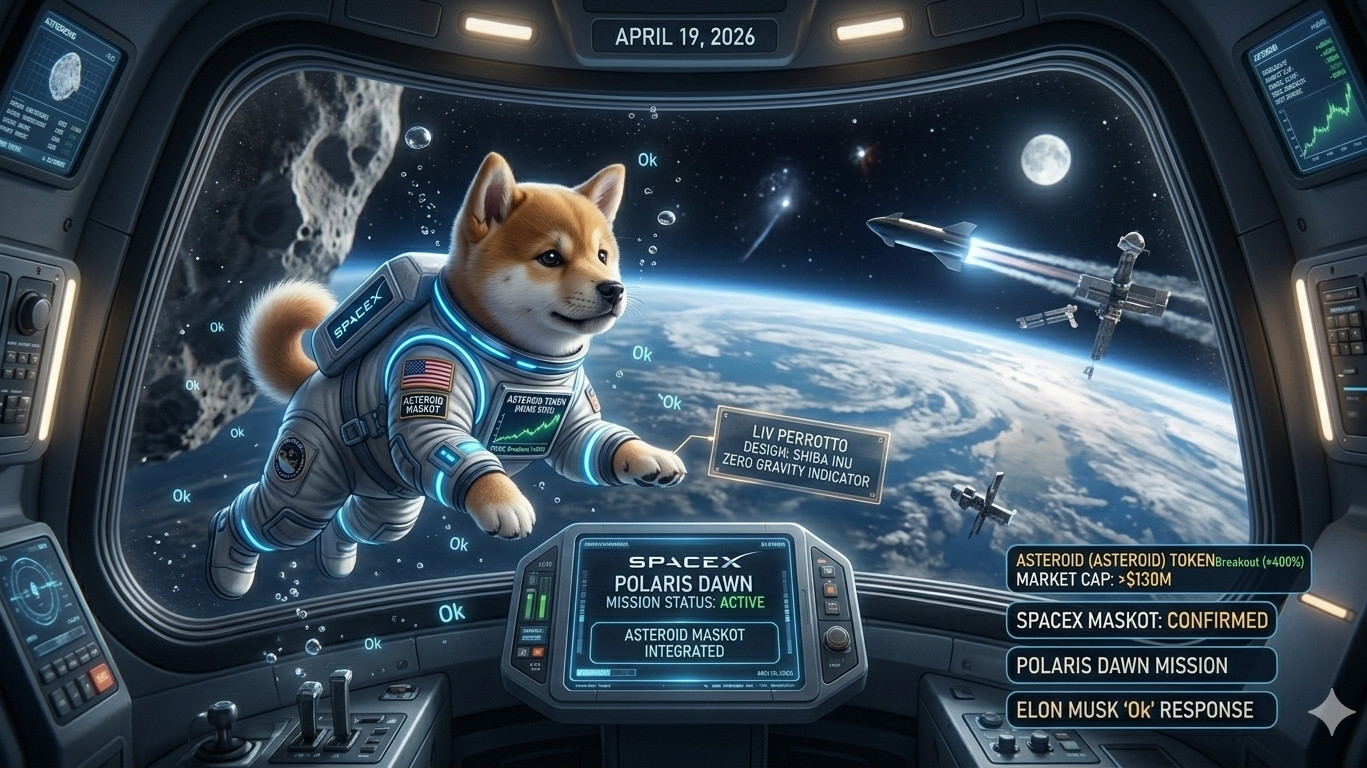Click the SpaceX Maskot: Confirmed banner

pos(1142,620)
